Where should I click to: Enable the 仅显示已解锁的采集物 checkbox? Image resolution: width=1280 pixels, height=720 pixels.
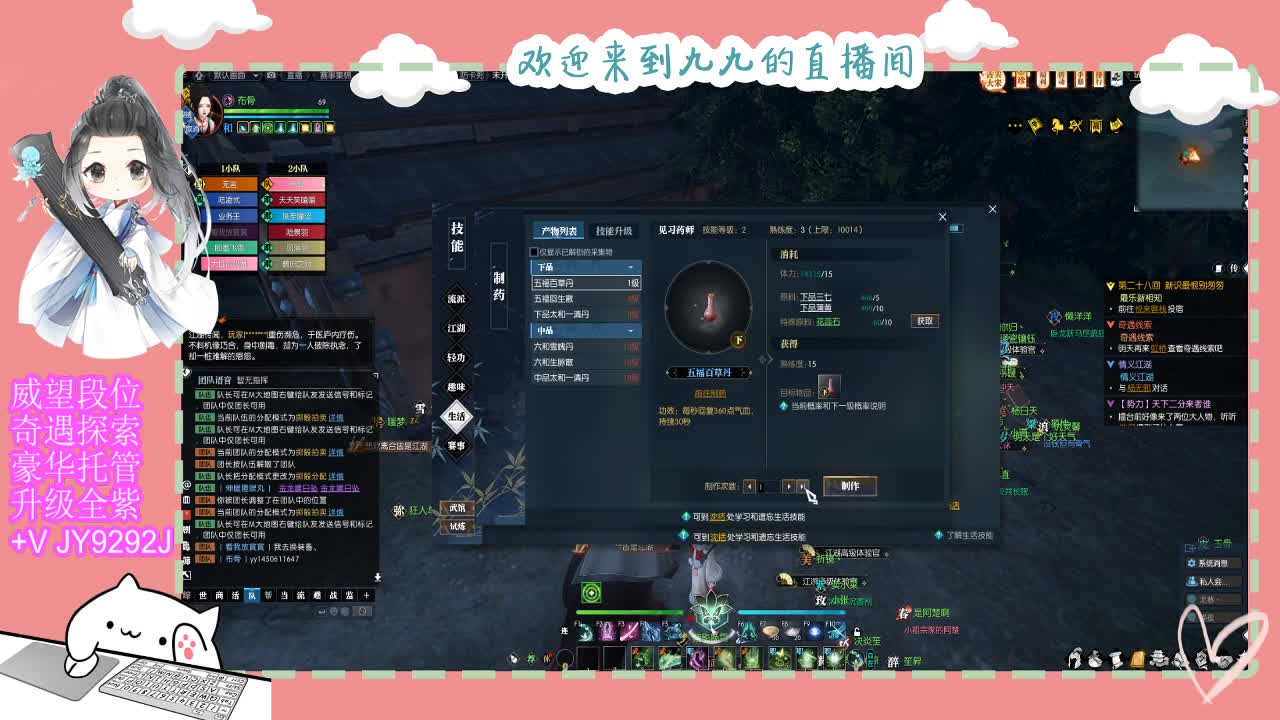pos(533,252)
